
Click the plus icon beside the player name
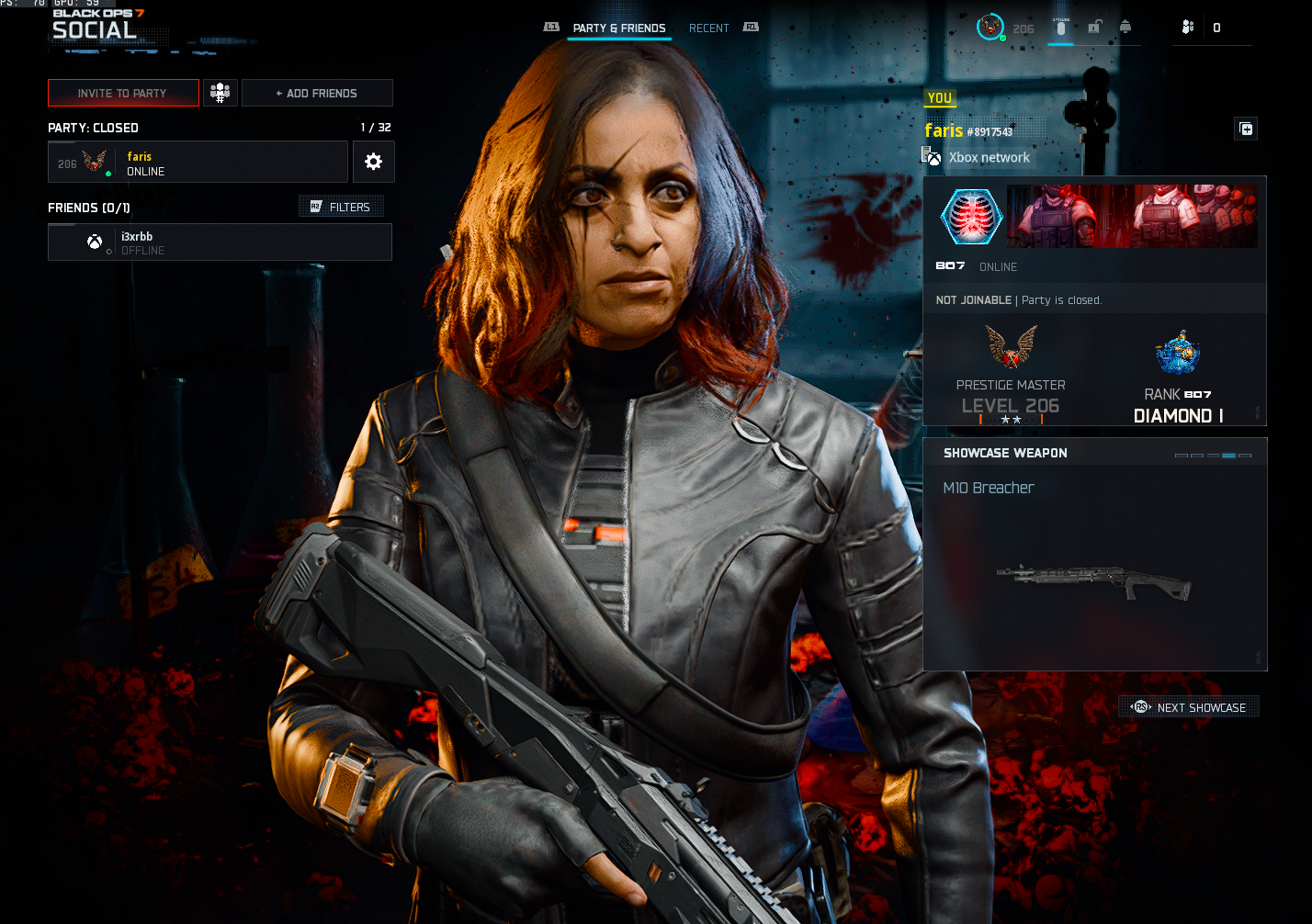pos(1246,130)
